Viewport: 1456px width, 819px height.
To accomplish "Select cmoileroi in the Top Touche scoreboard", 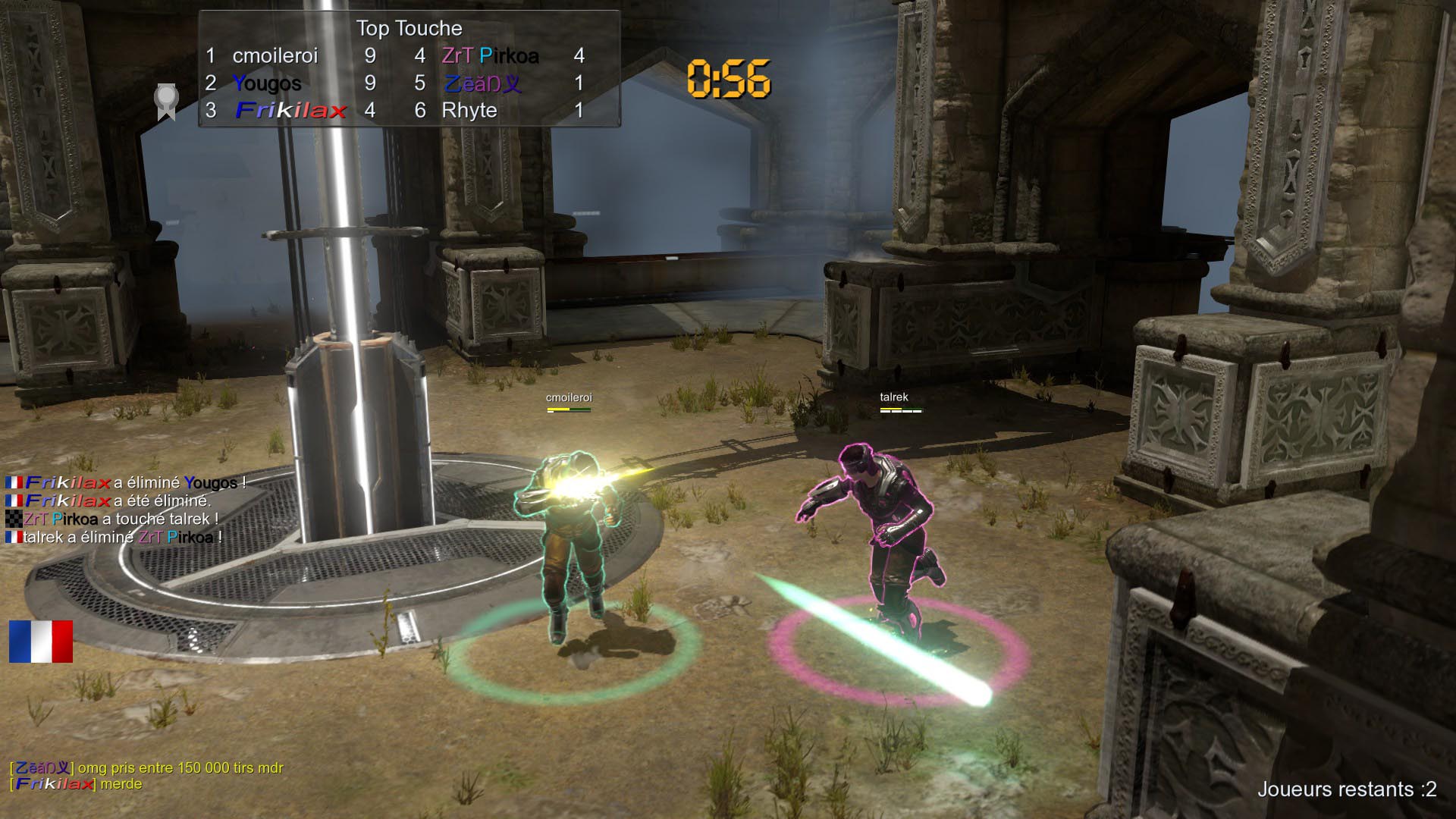I will click(x=275, y=56).
